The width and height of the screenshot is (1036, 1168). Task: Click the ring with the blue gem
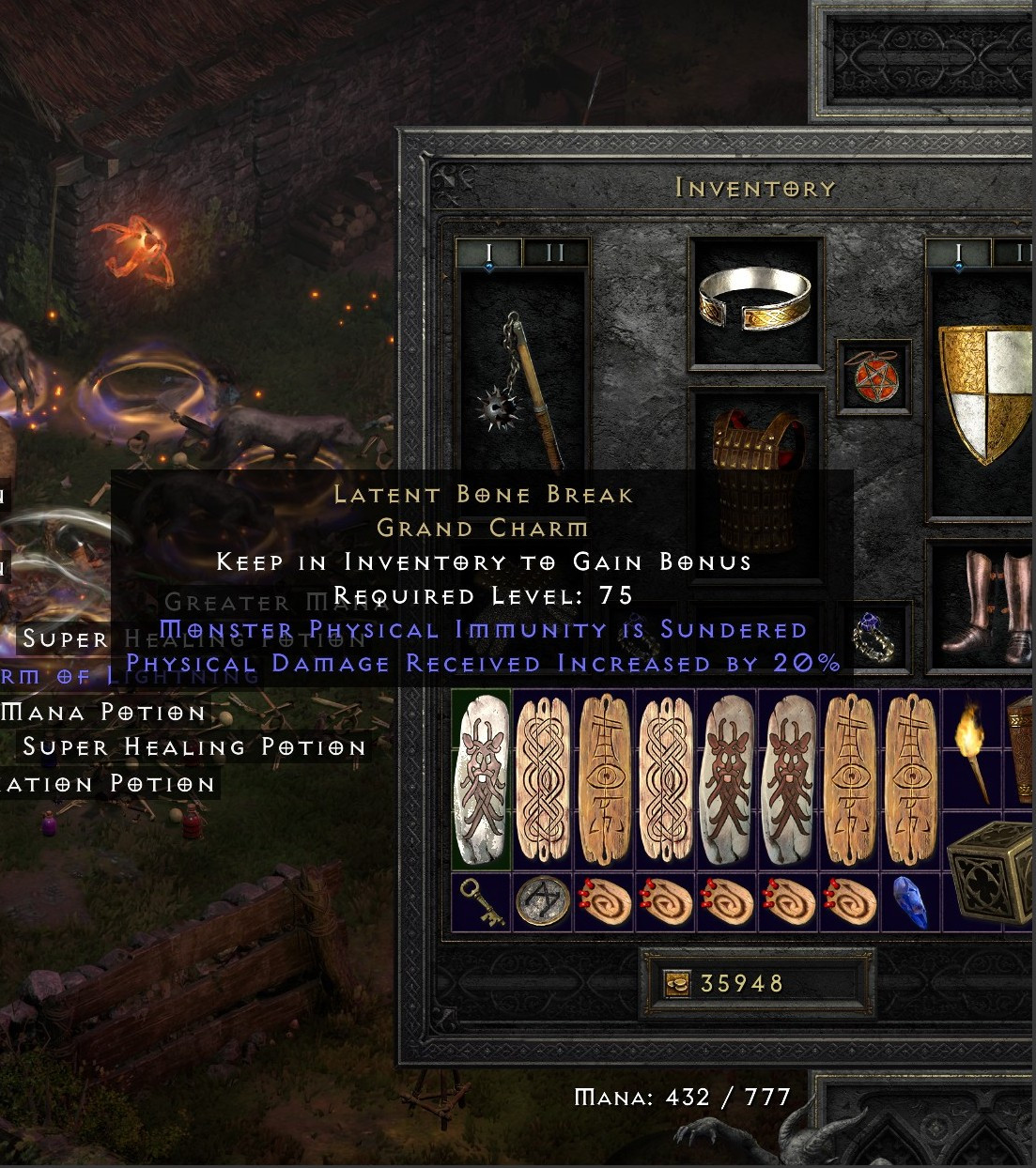[874, 636]
